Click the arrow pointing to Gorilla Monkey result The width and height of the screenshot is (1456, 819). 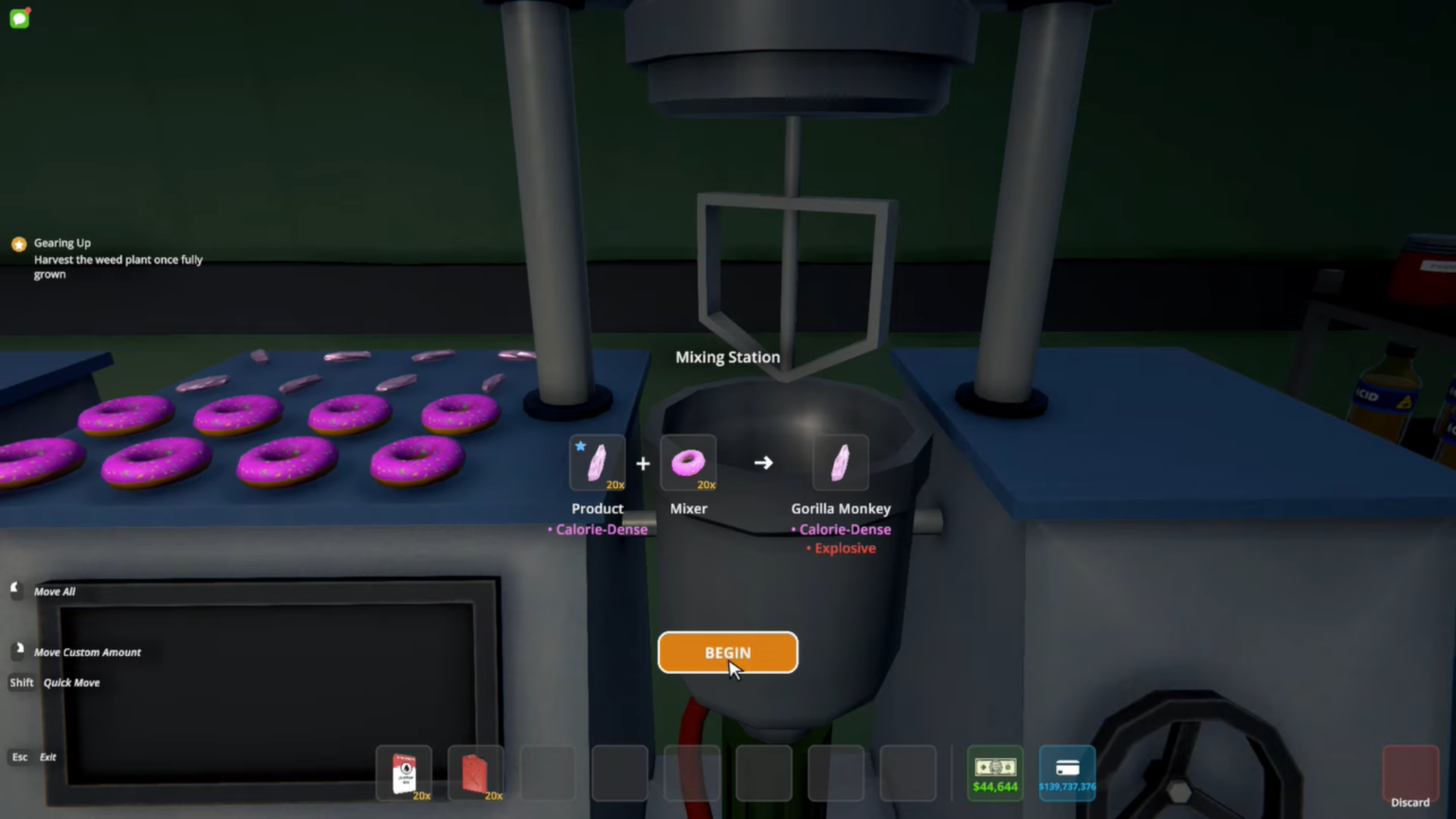coord(764,463)
